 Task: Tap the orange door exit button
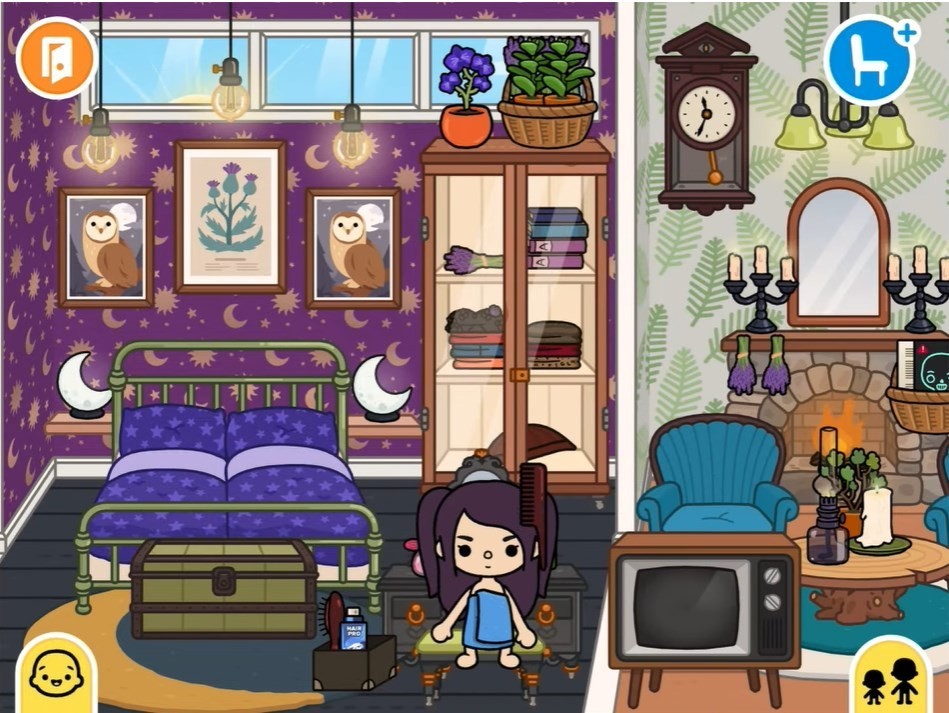click(x=56, y=59)
